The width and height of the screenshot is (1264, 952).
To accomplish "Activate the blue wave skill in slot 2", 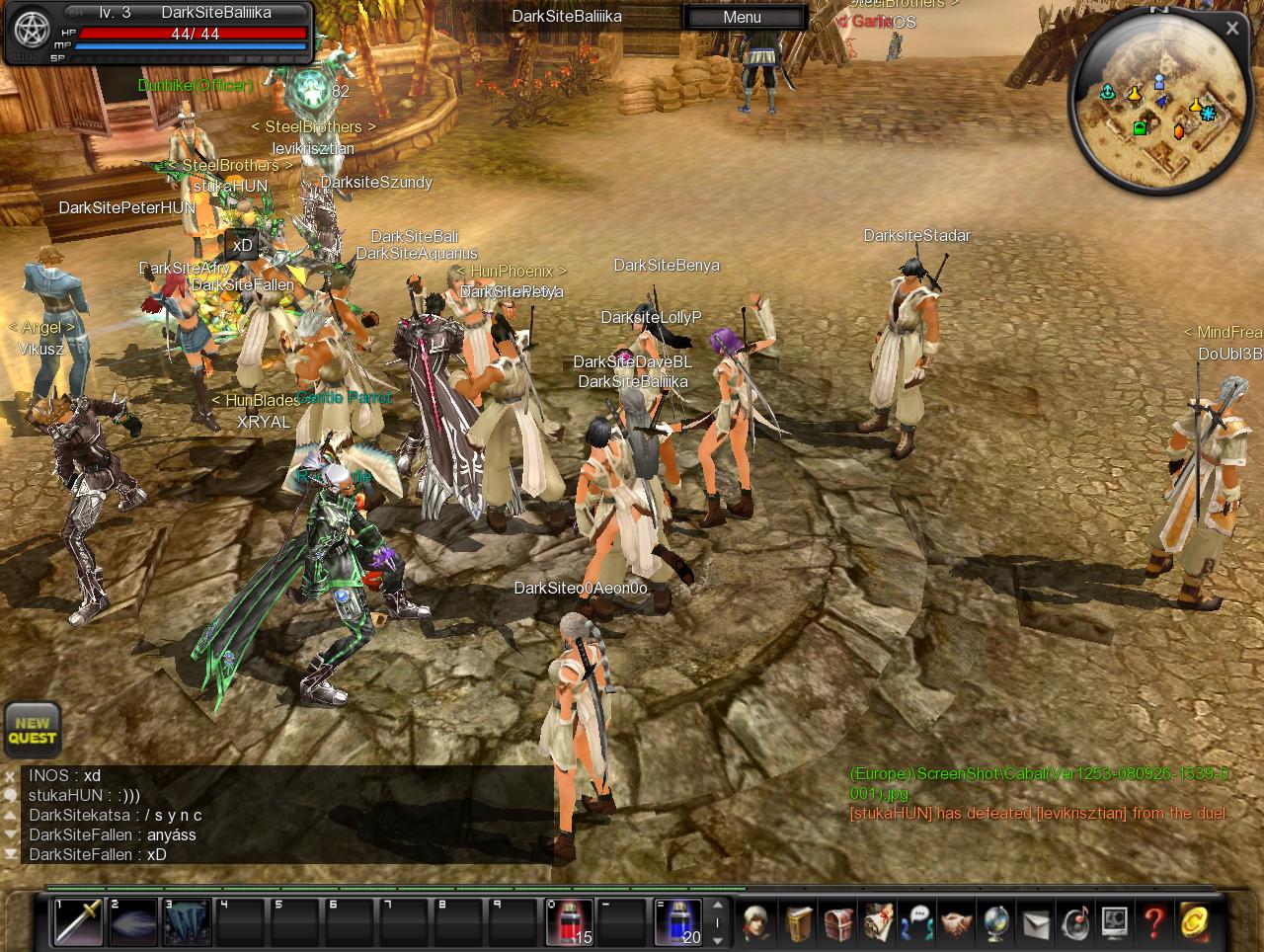I will coord(132,921).
